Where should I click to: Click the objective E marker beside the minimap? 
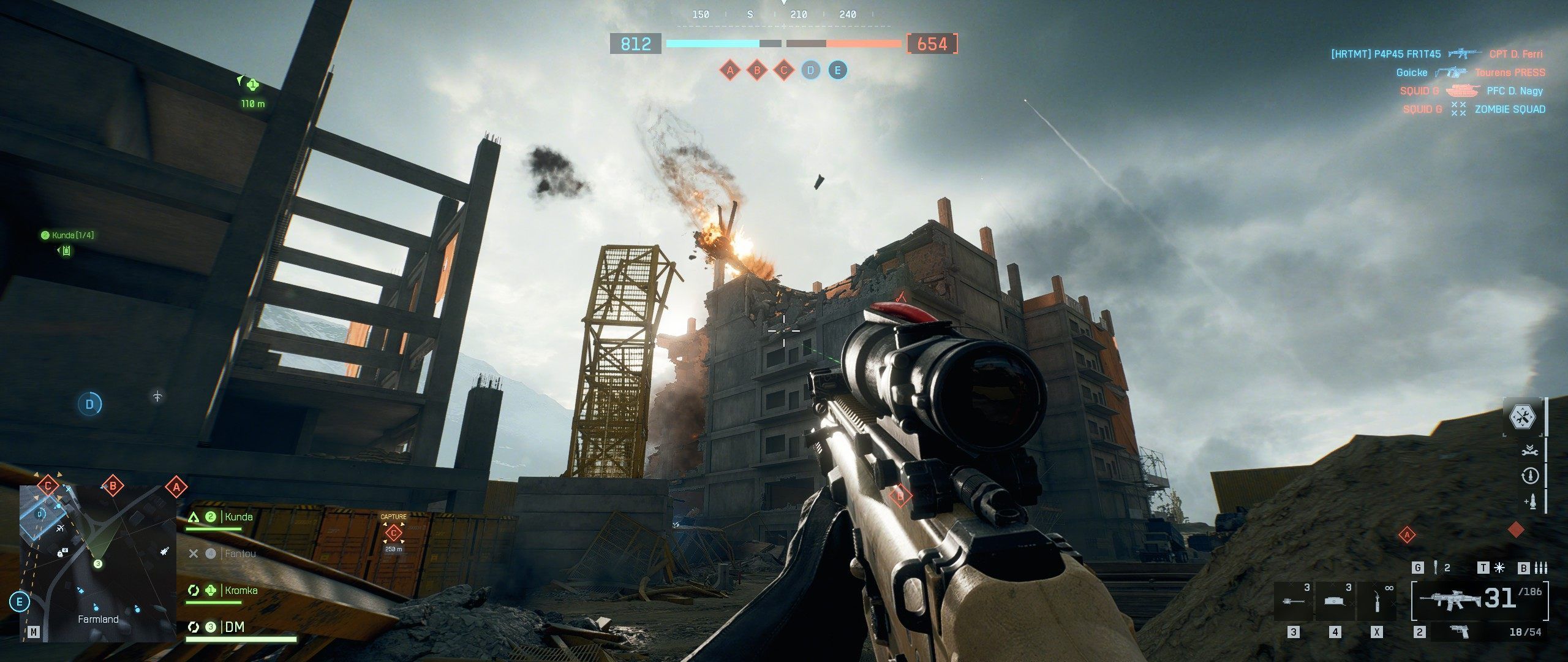point(20,602)
